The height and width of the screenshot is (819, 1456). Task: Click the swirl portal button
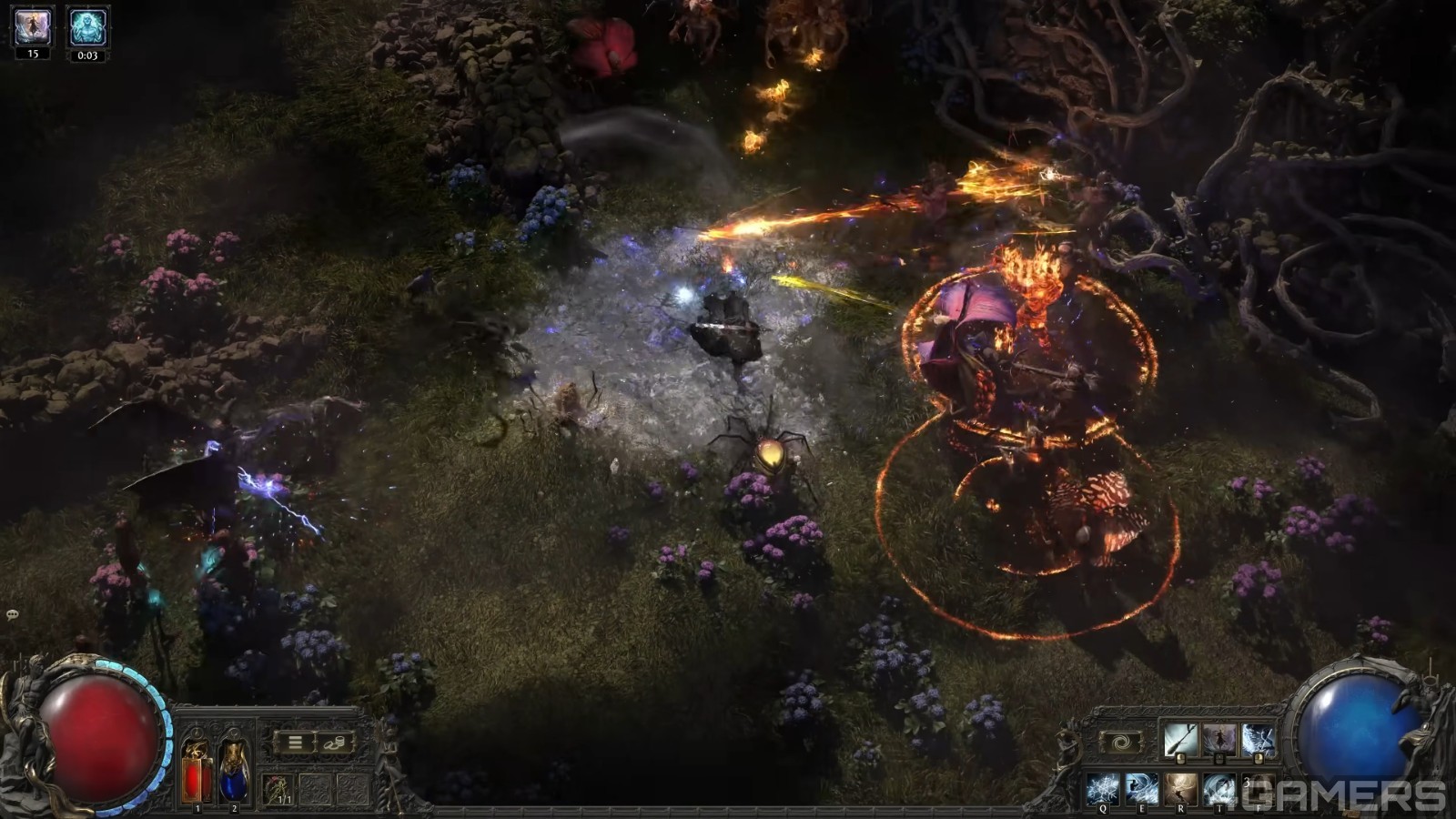(1121, 743)
